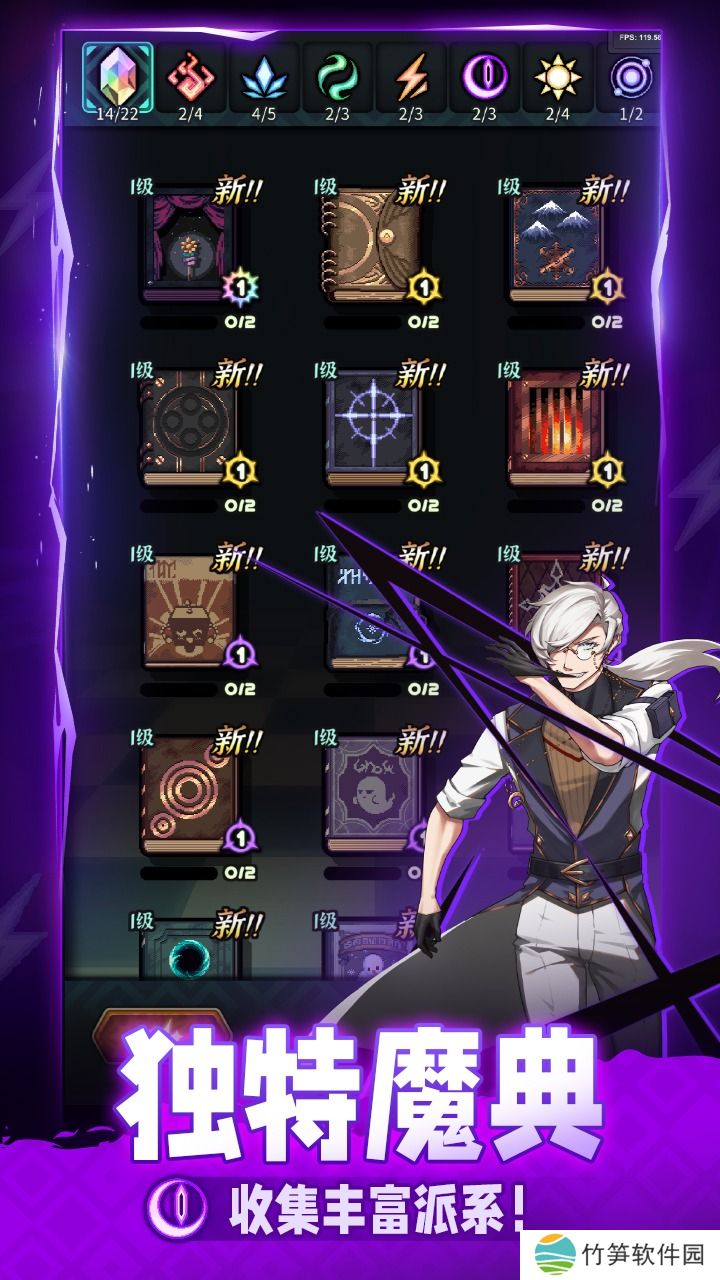Pick the copper concentric circles grimoire
This screenshot has width=720, height=1280.
coord(190,795)
